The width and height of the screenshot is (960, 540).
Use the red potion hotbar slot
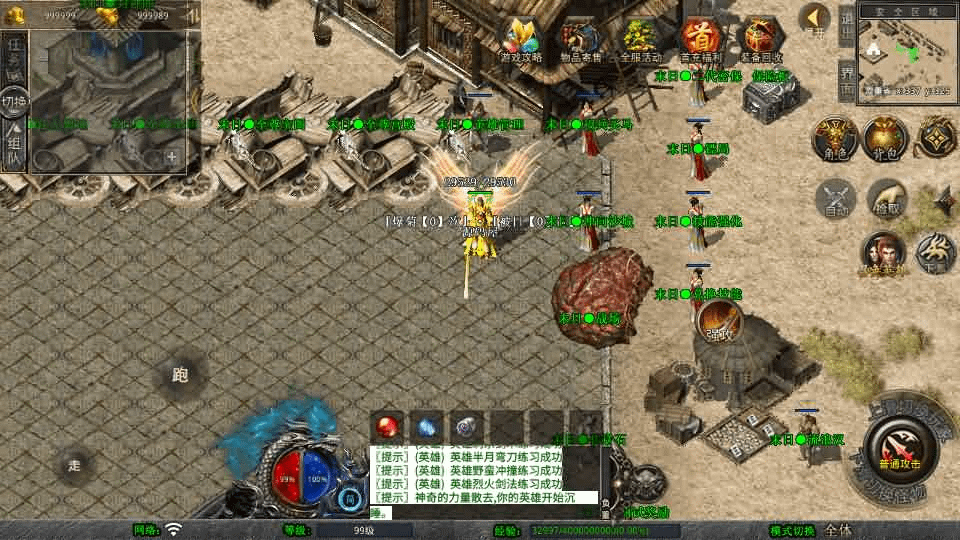[388, 427]
